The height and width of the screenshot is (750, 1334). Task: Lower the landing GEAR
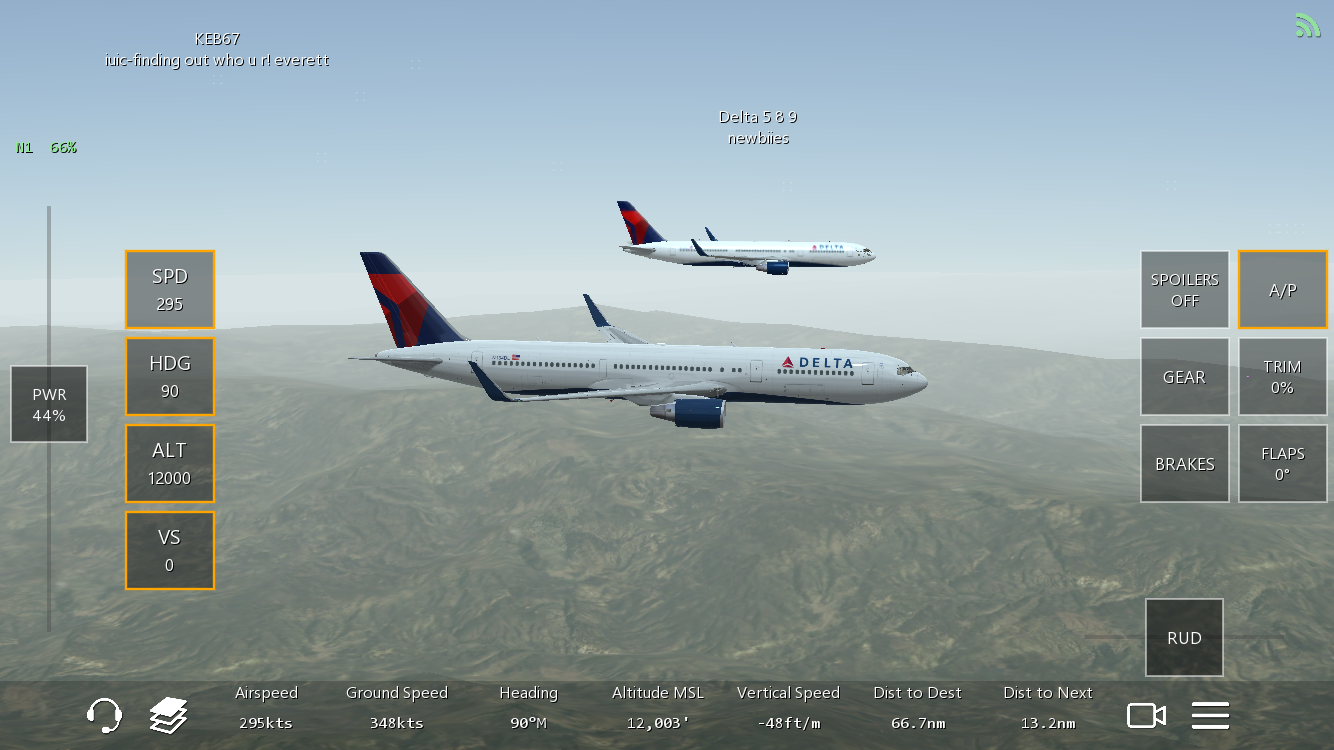coord(1185,377)
